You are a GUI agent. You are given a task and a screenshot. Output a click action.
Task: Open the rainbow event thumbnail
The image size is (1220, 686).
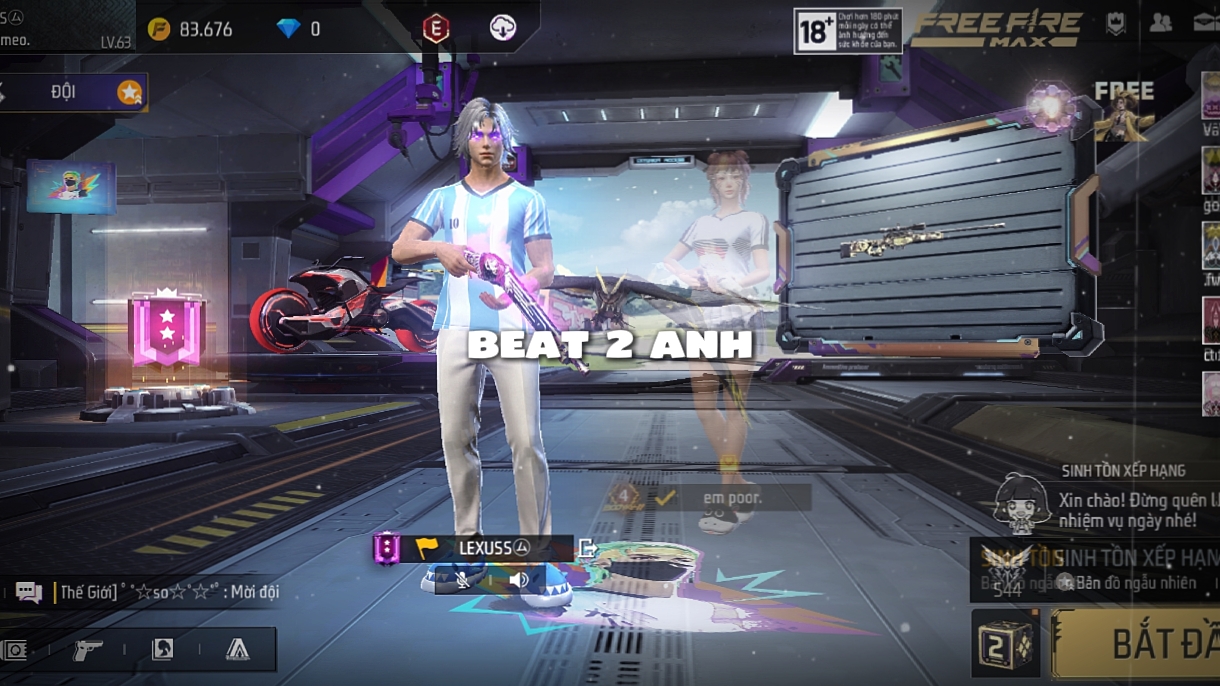(71, 187)
